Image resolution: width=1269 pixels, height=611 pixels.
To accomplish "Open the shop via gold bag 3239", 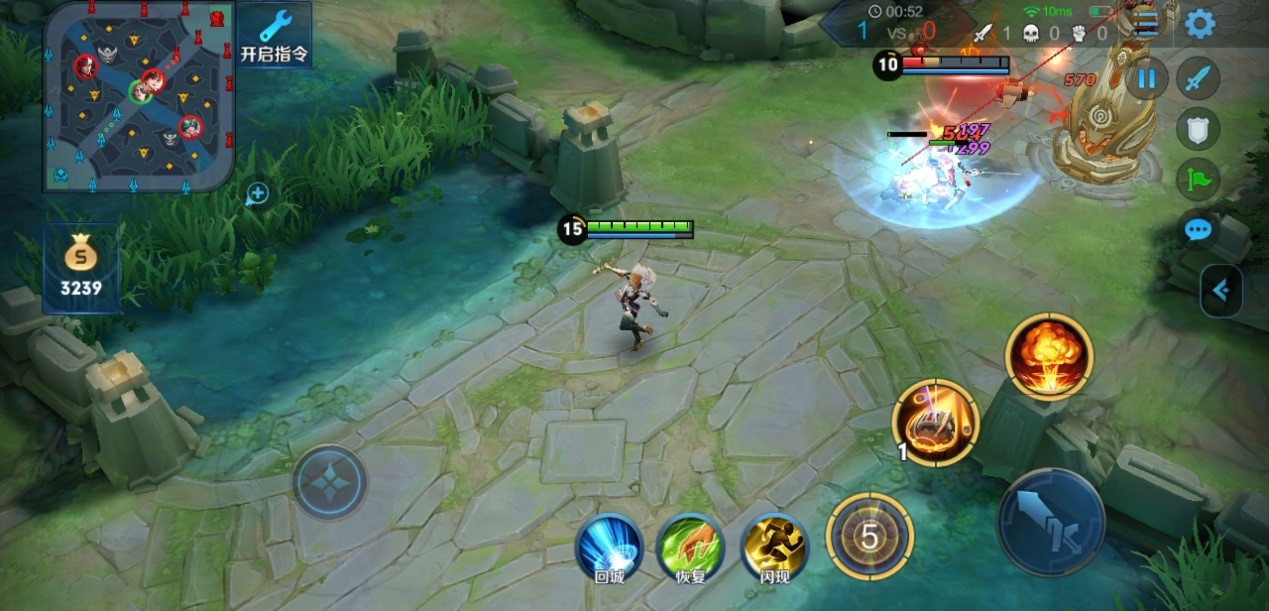I will pyautogui.click(x=81, y=267).
